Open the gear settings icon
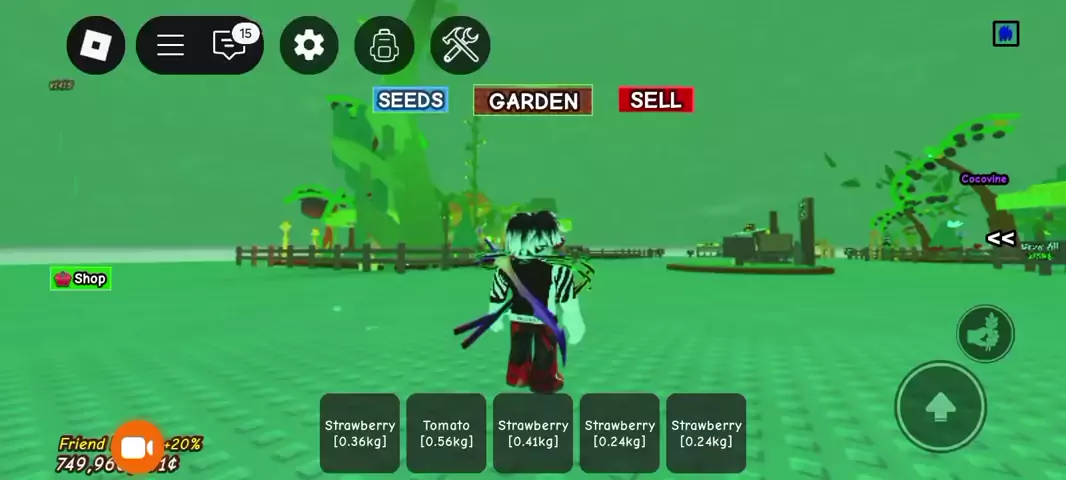The image size is (1066, 480). [309, 45]
